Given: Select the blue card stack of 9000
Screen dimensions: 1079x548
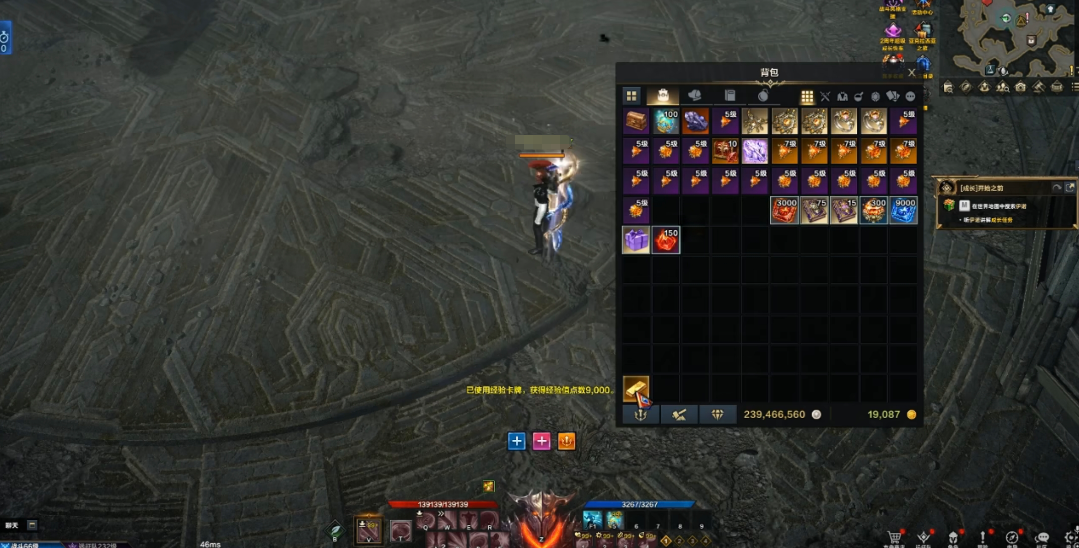Looking at the screenshot, I should coord(903,210).
